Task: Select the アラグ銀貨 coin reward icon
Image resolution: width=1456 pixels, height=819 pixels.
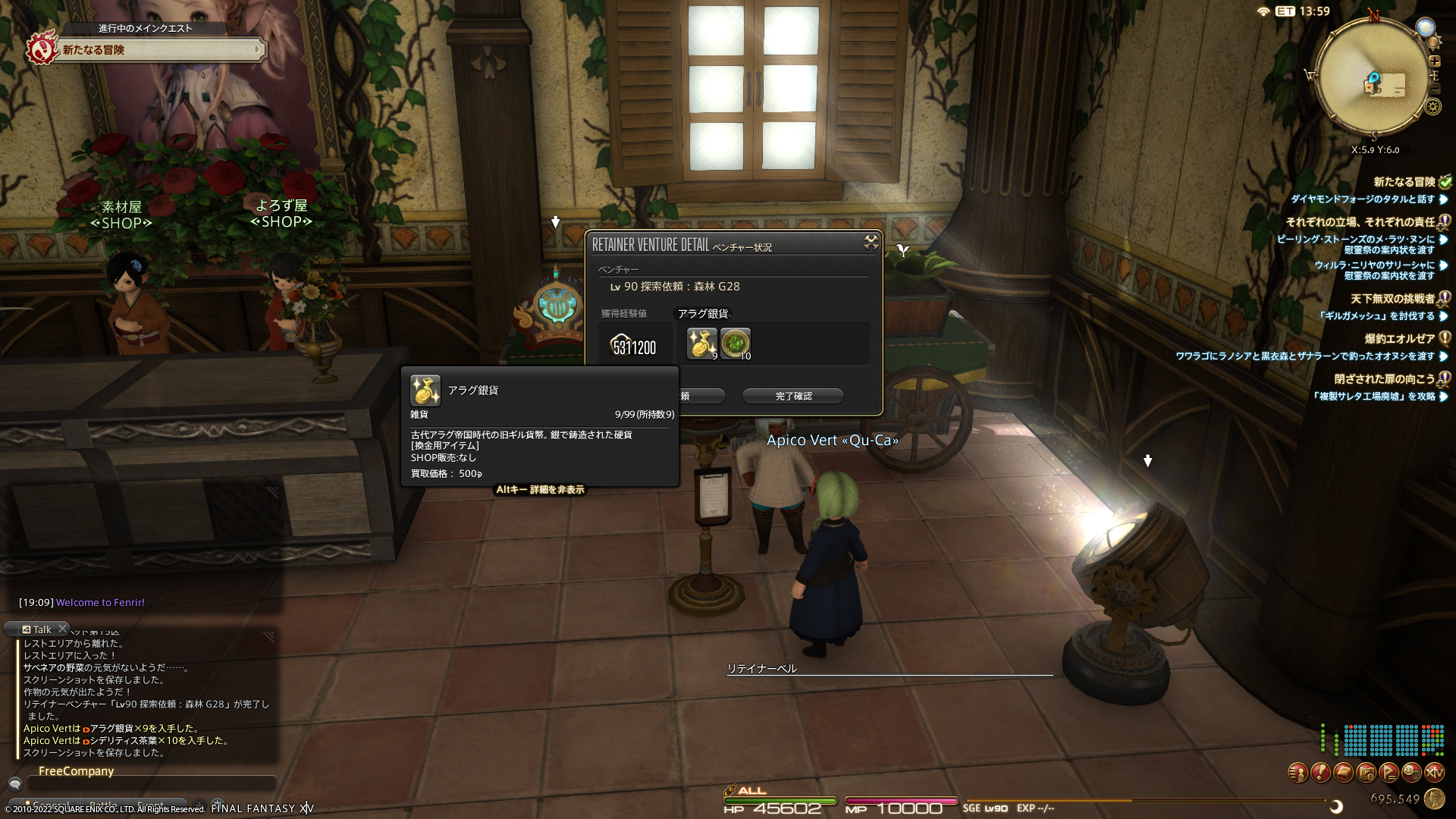Action: pos(701,344)
